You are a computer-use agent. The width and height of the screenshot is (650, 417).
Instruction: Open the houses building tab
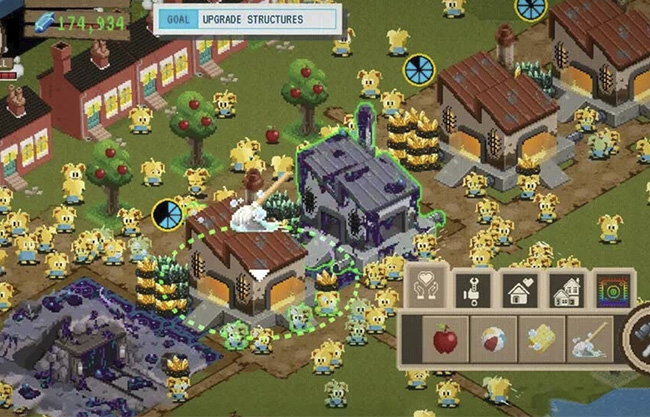click(x=566, y=290)
